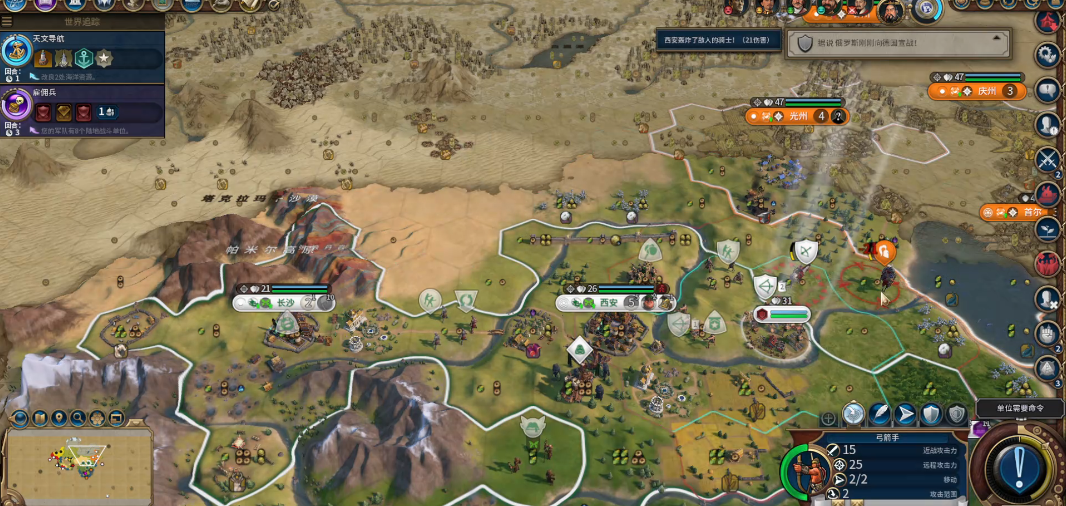The width and height of the screenshot is (1066, 506).
Task: Choose the feather promotion unit action
Action: pos(880,414)
